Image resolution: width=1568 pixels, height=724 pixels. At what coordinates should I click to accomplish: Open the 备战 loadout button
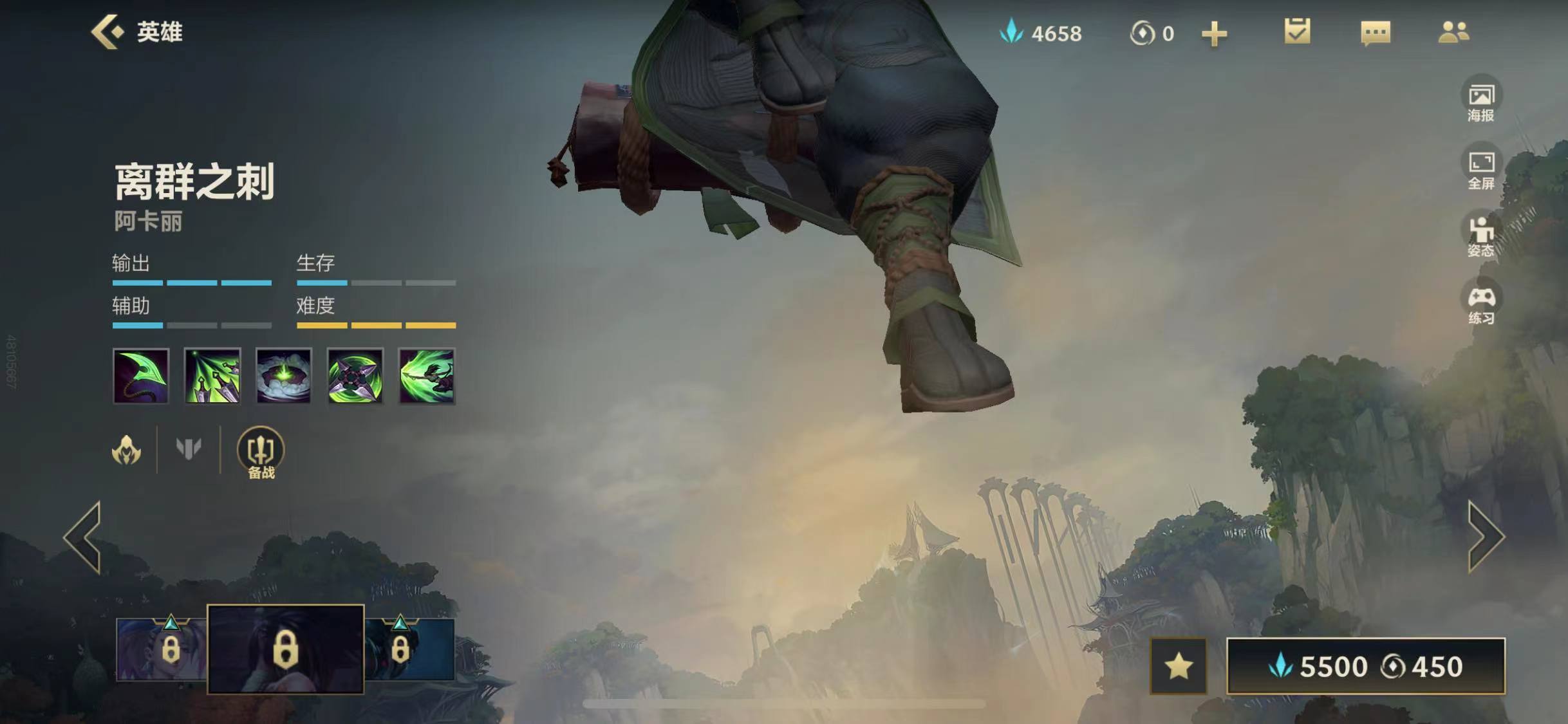click(261, 453)
